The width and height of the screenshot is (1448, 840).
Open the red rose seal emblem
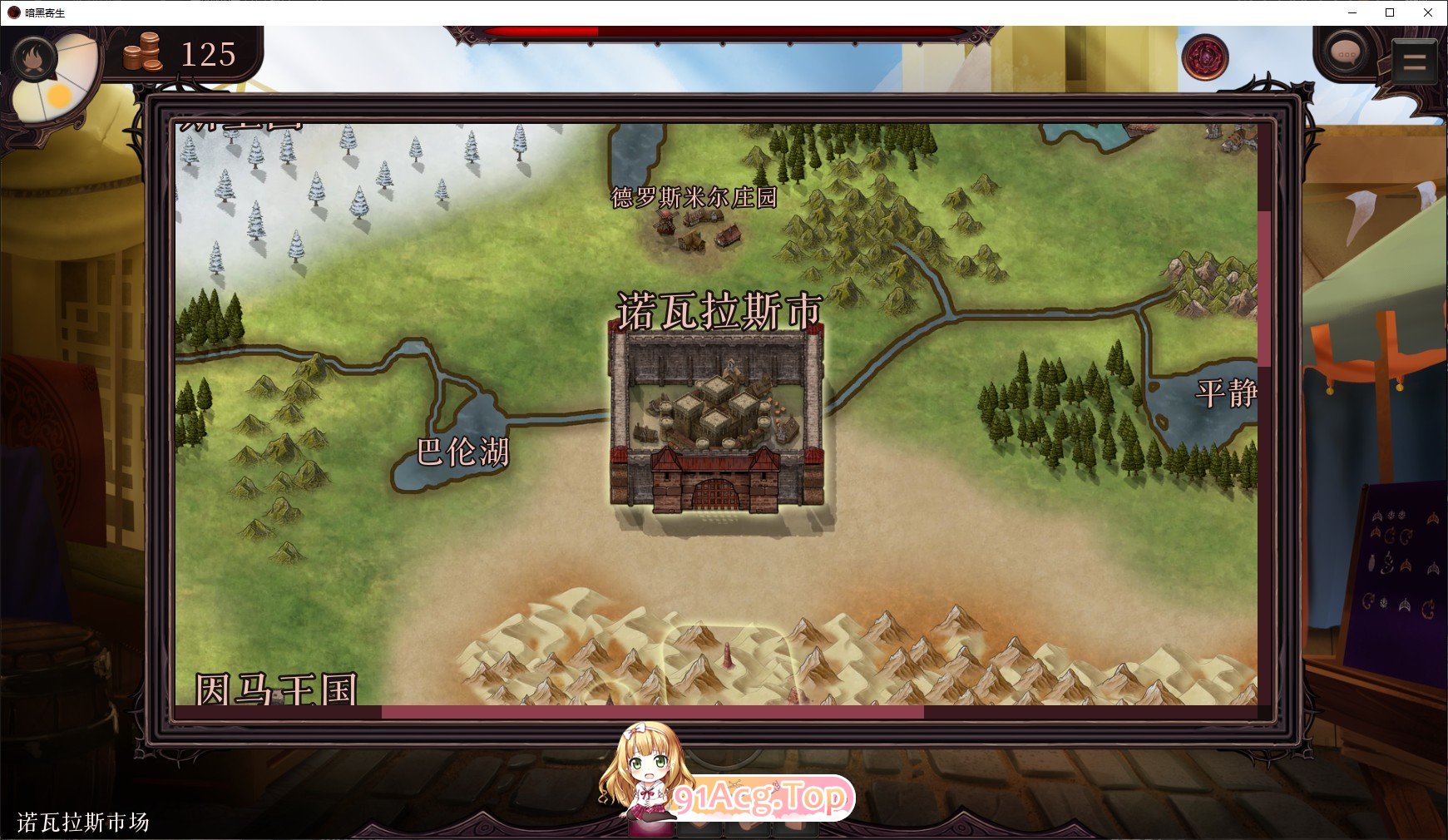click(x=1206, y=59)
